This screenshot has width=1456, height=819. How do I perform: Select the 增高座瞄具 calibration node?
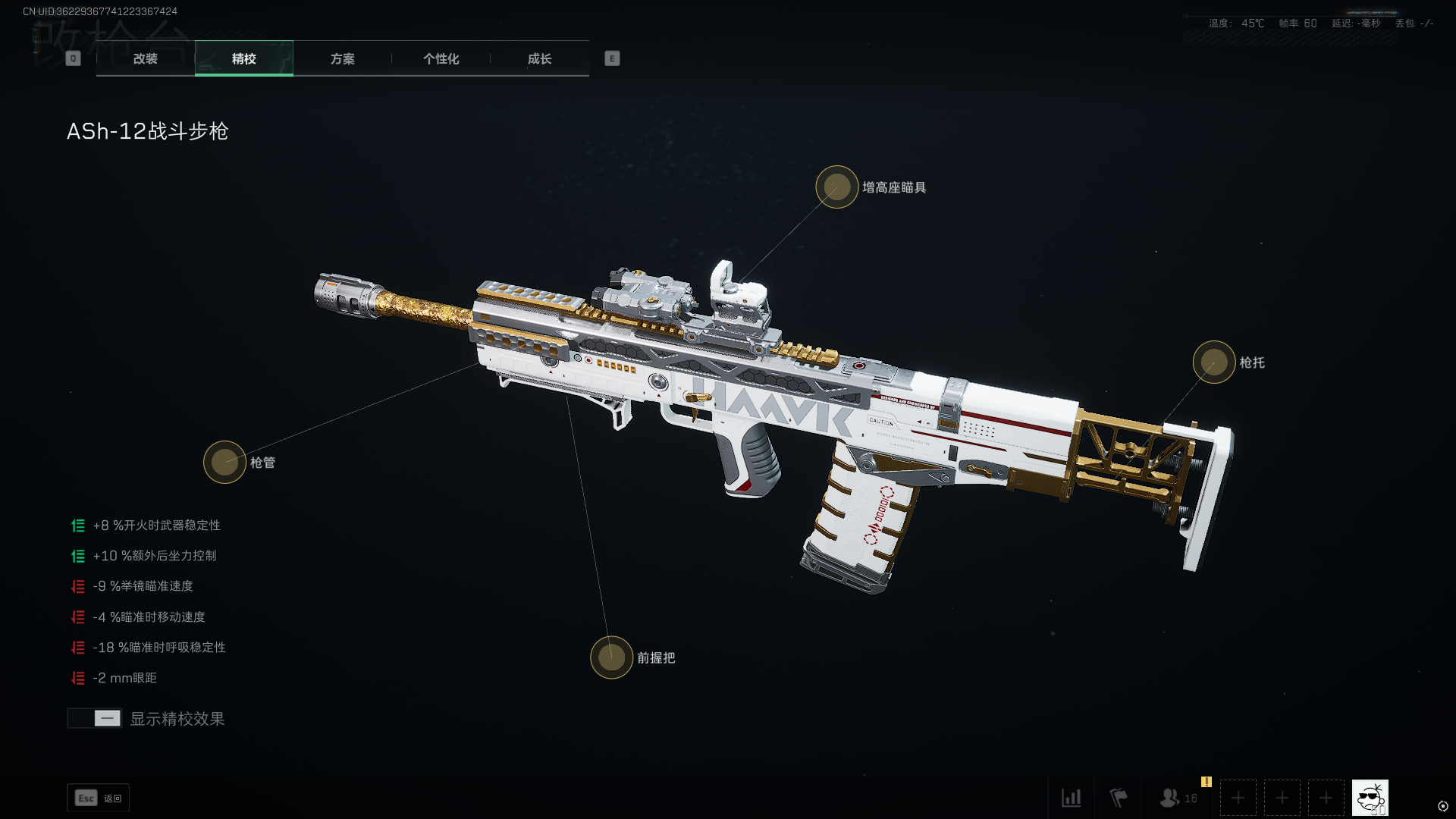pos(836,187)
